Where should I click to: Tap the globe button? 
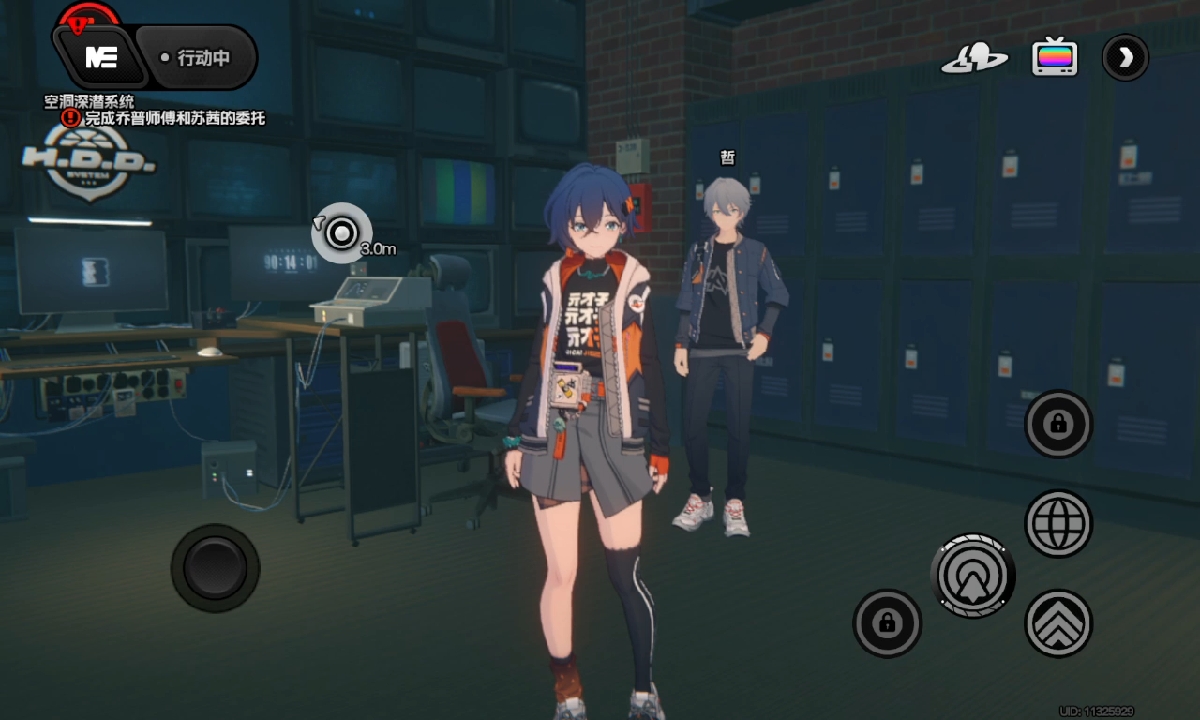(1058, 523)
